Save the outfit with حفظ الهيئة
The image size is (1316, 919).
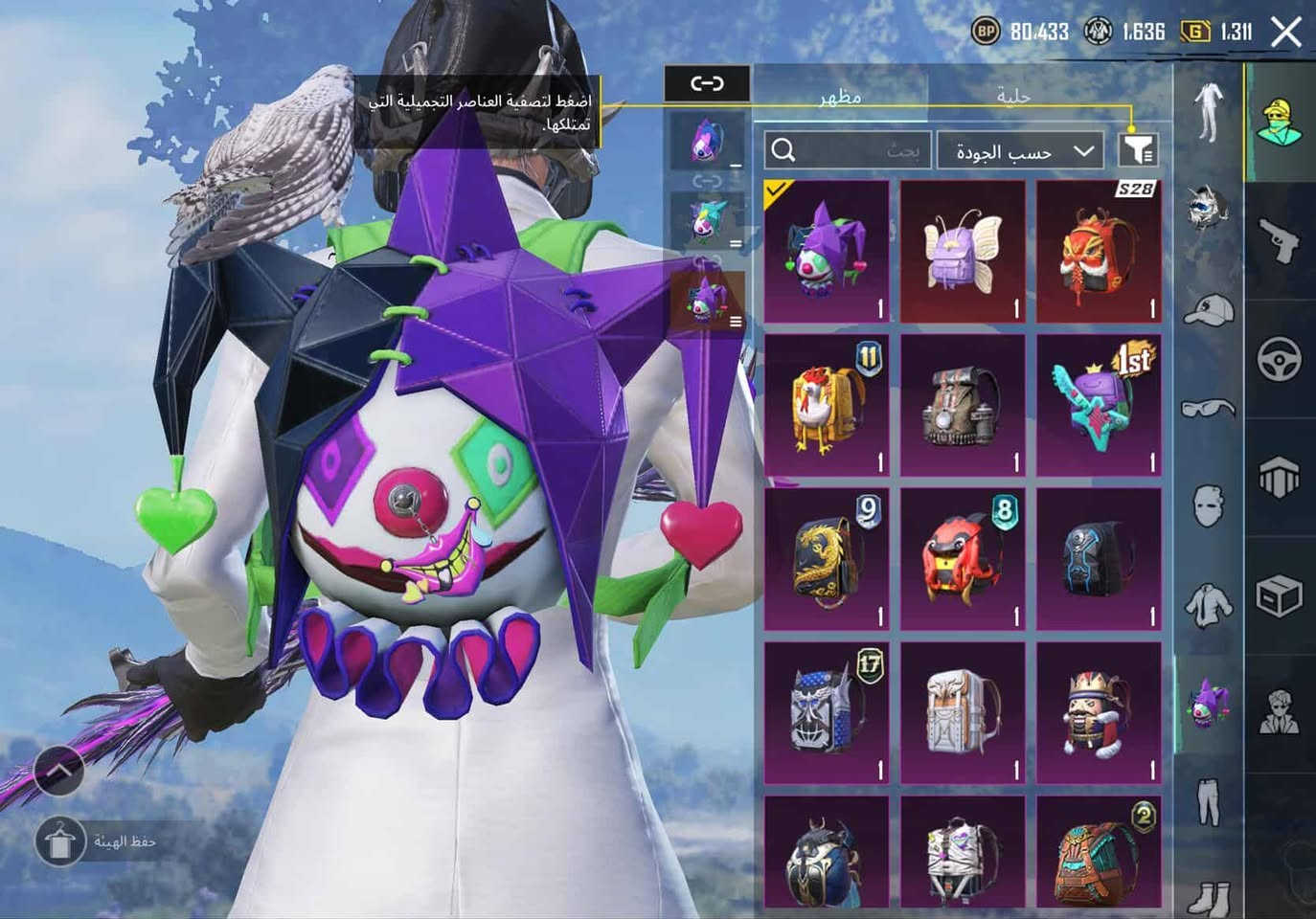[98, 841]
